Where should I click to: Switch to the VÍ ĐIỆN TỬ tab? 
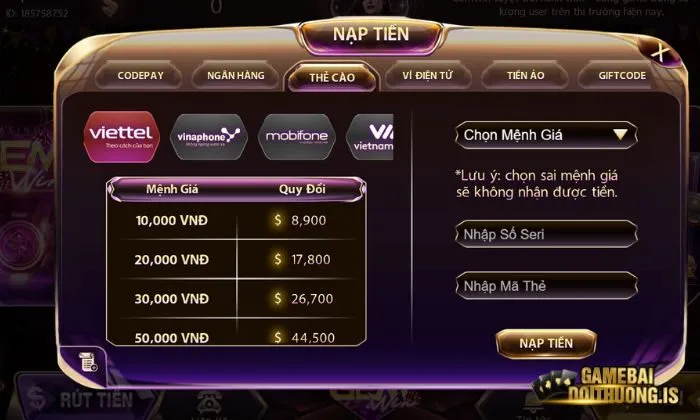(428, 76)
